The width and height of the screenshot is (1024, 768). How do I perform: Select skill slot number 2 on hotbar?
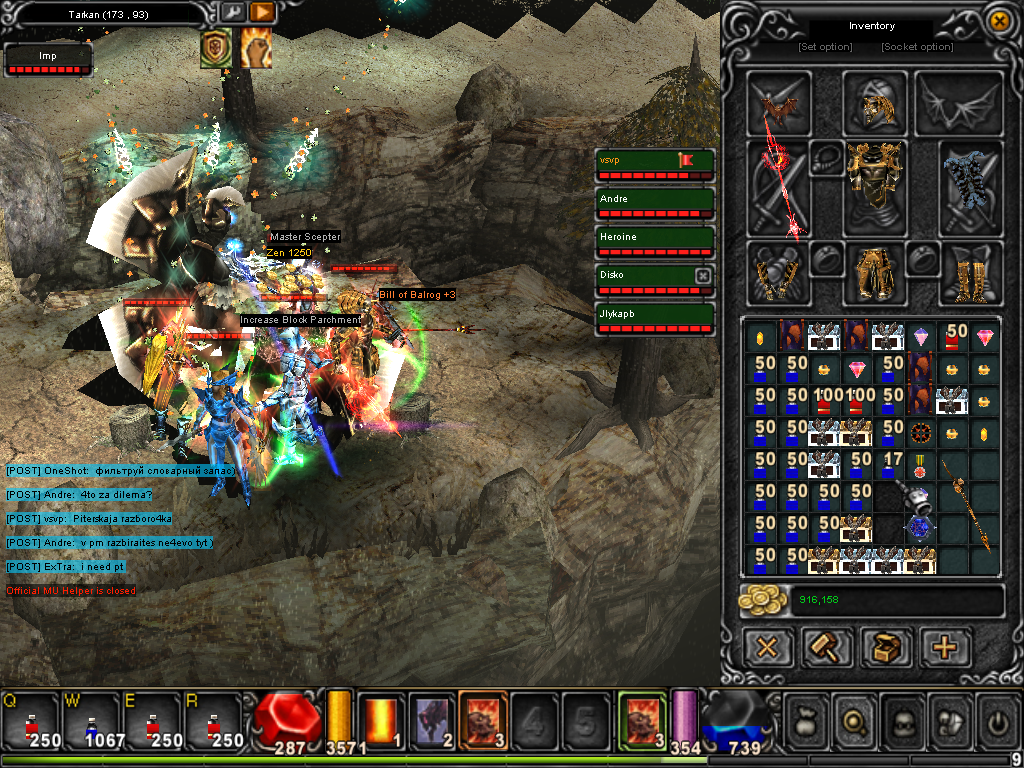pyautogui.click(x=431, y=720)
